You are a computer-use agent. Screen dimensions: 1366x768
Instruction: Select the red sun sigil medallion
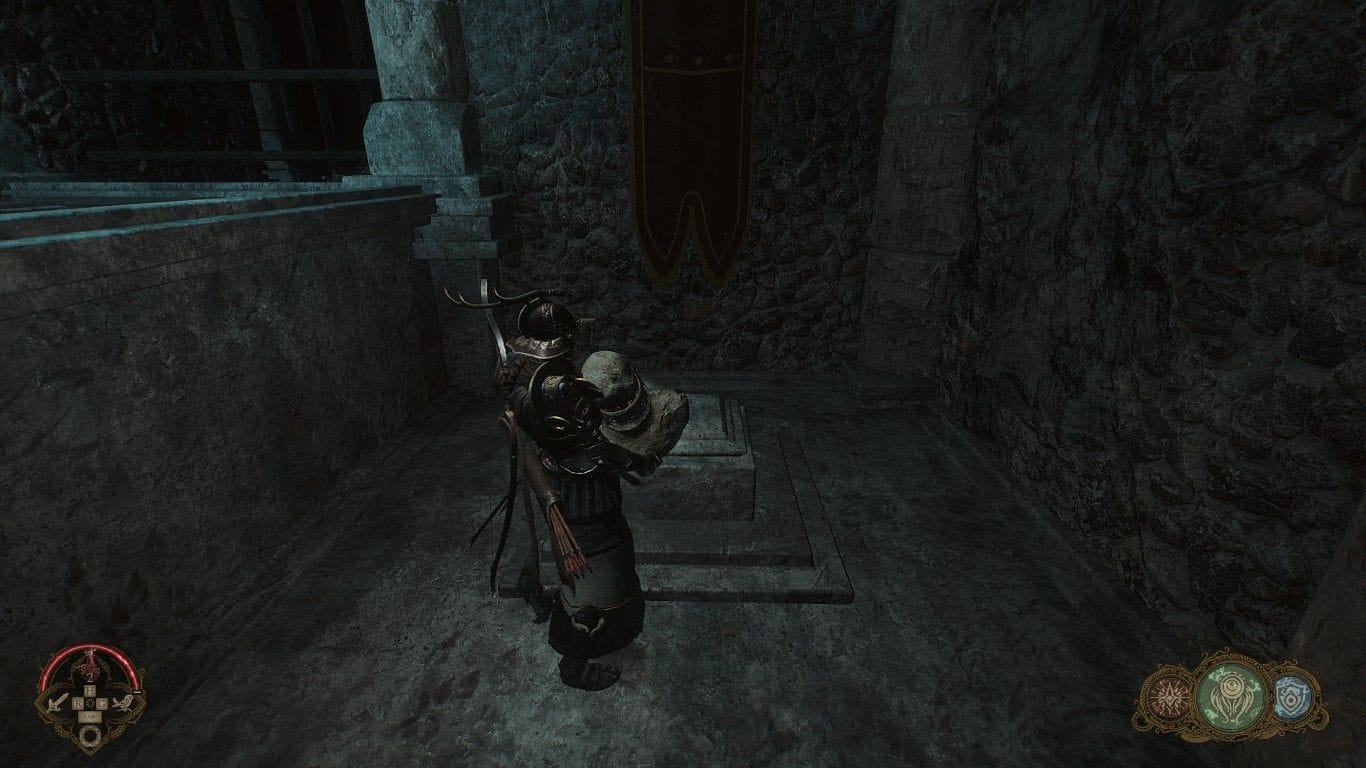tap(1169, 697)
